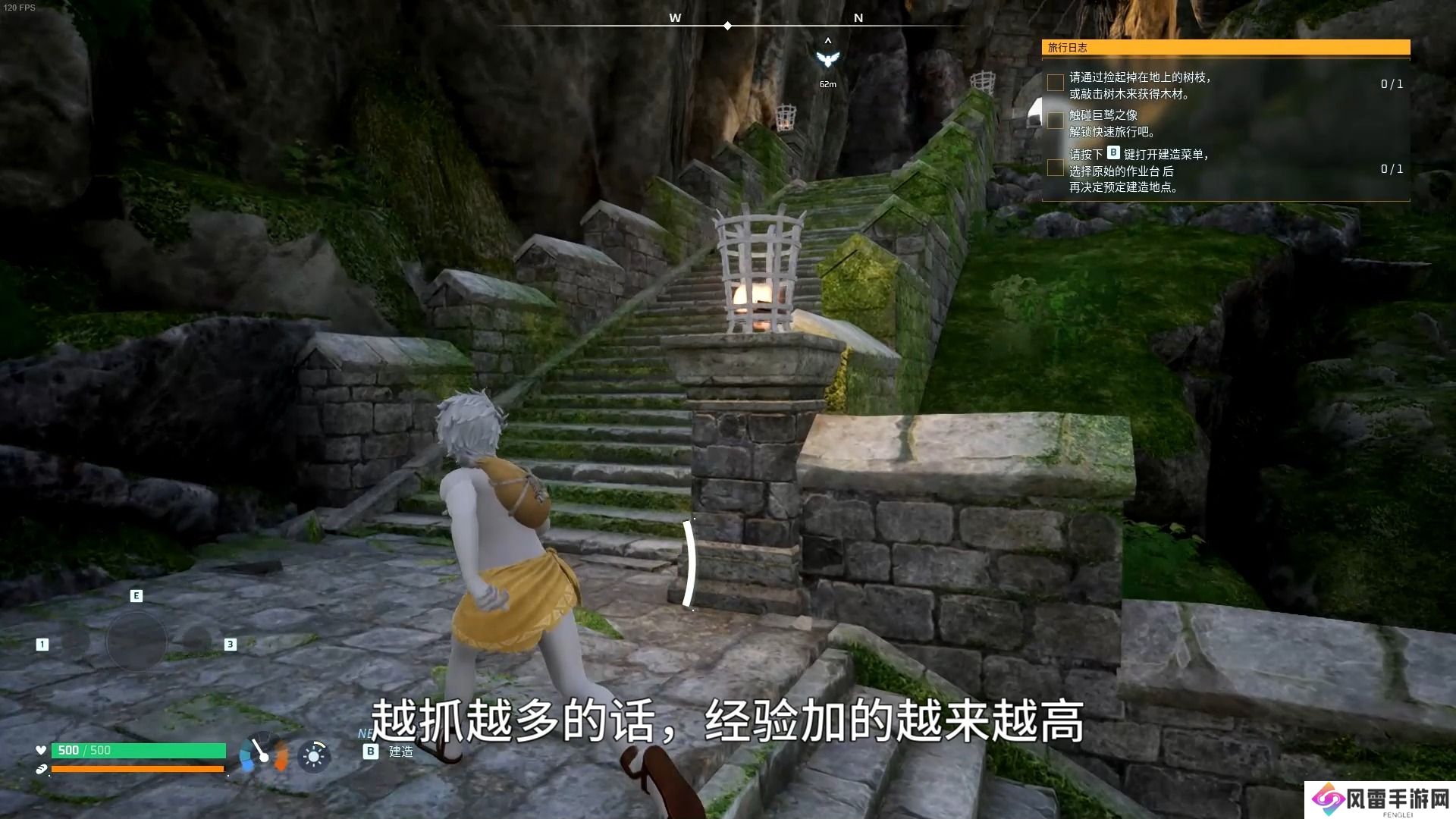Click the food/hunger icon below the health bar

[40, 768]
